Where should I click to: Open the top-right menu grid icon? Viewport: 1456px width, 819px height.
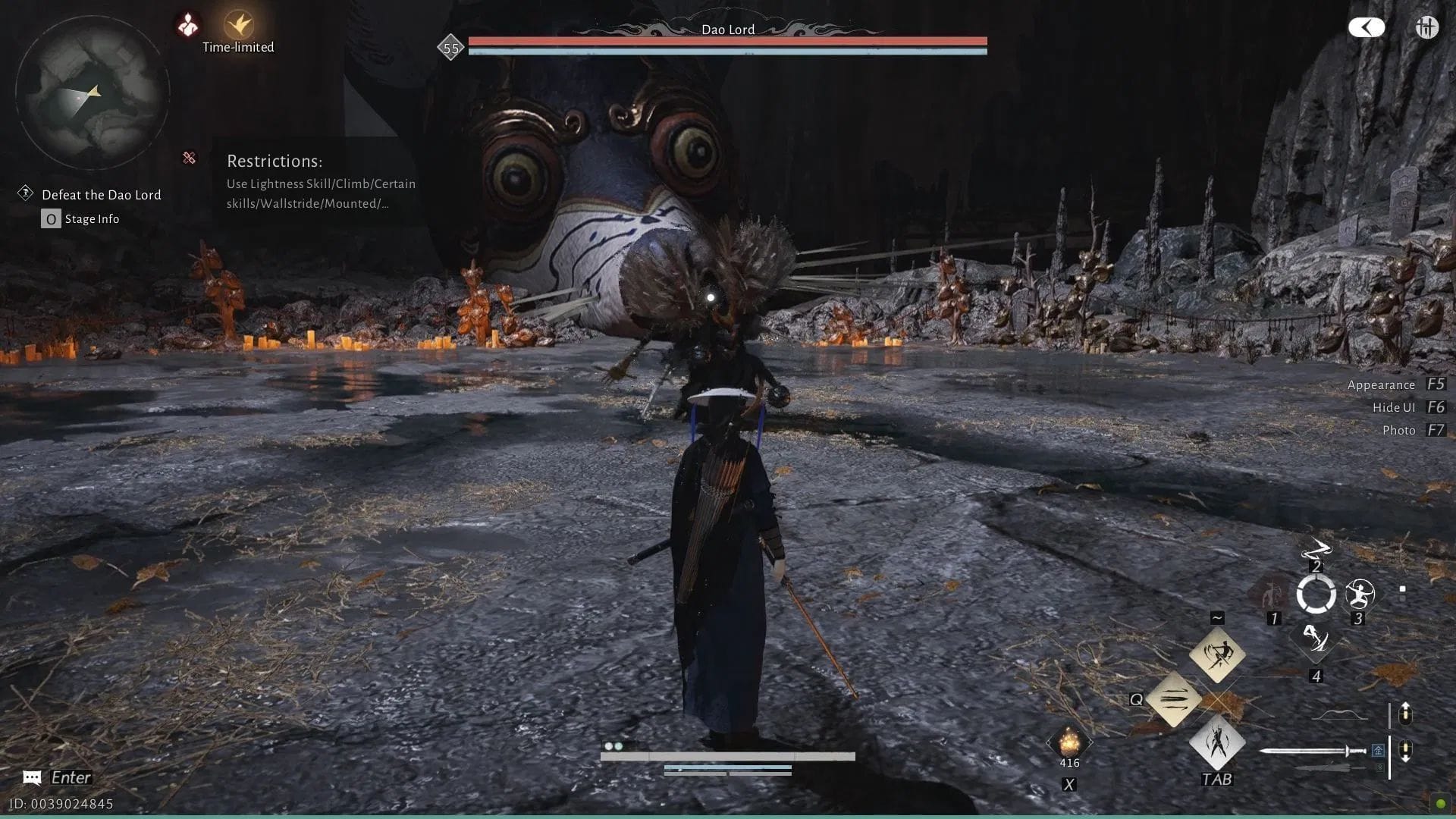pyautogui.click(x=1426, y=27)
